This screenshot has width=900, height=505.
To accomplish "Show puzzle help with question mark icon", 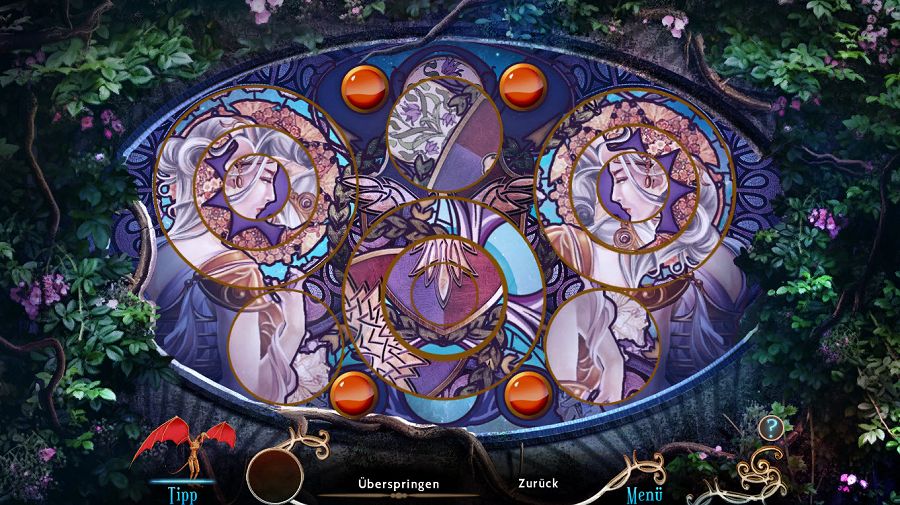I will (770, 428).
